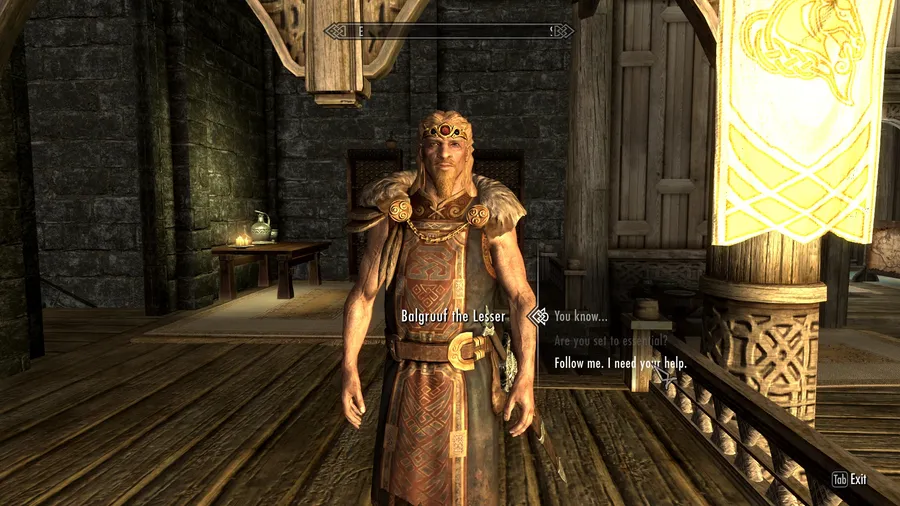Screen dimensions: 900x506
Task: Ask "Are you set to essential?"
Action: point(610,341)
